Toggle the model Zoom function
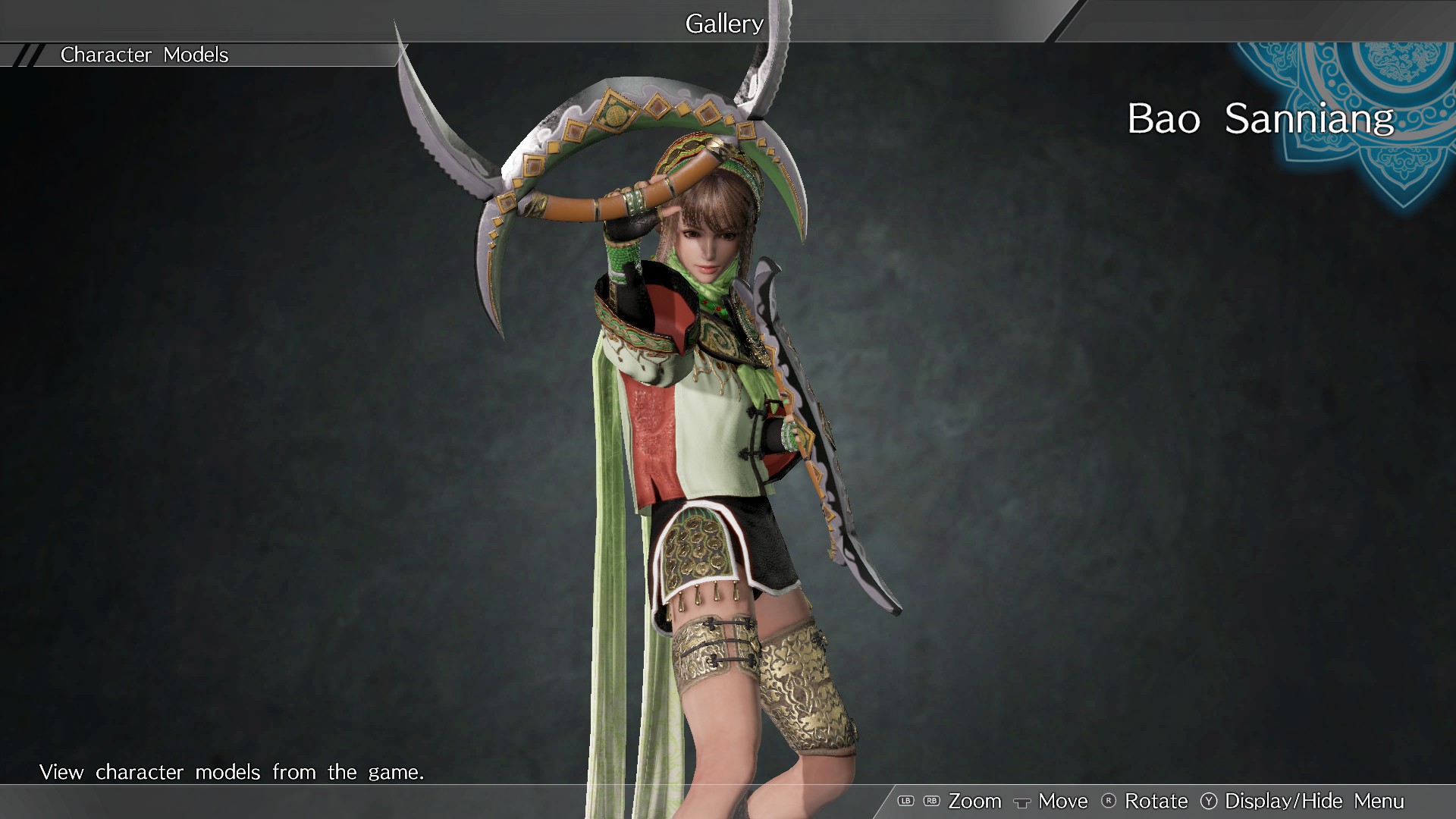The width and height of the screenshot is (1456, 819). pyautogui.click(x=975, y=801)
